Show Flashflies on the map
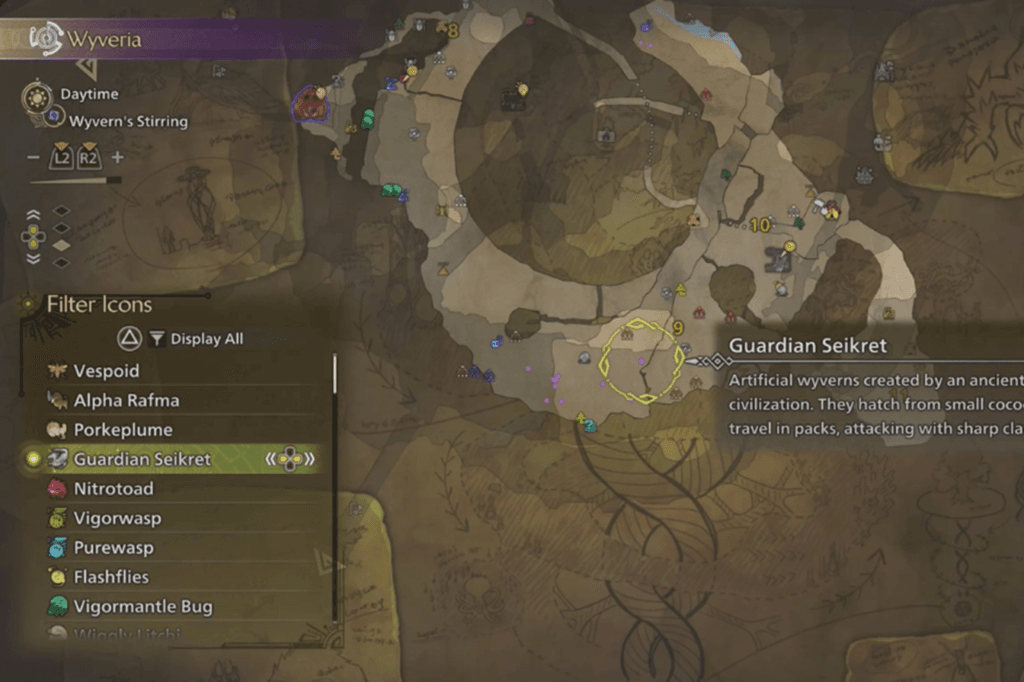Viewport: 1024px width, 682px height. (x=111, y=577)
